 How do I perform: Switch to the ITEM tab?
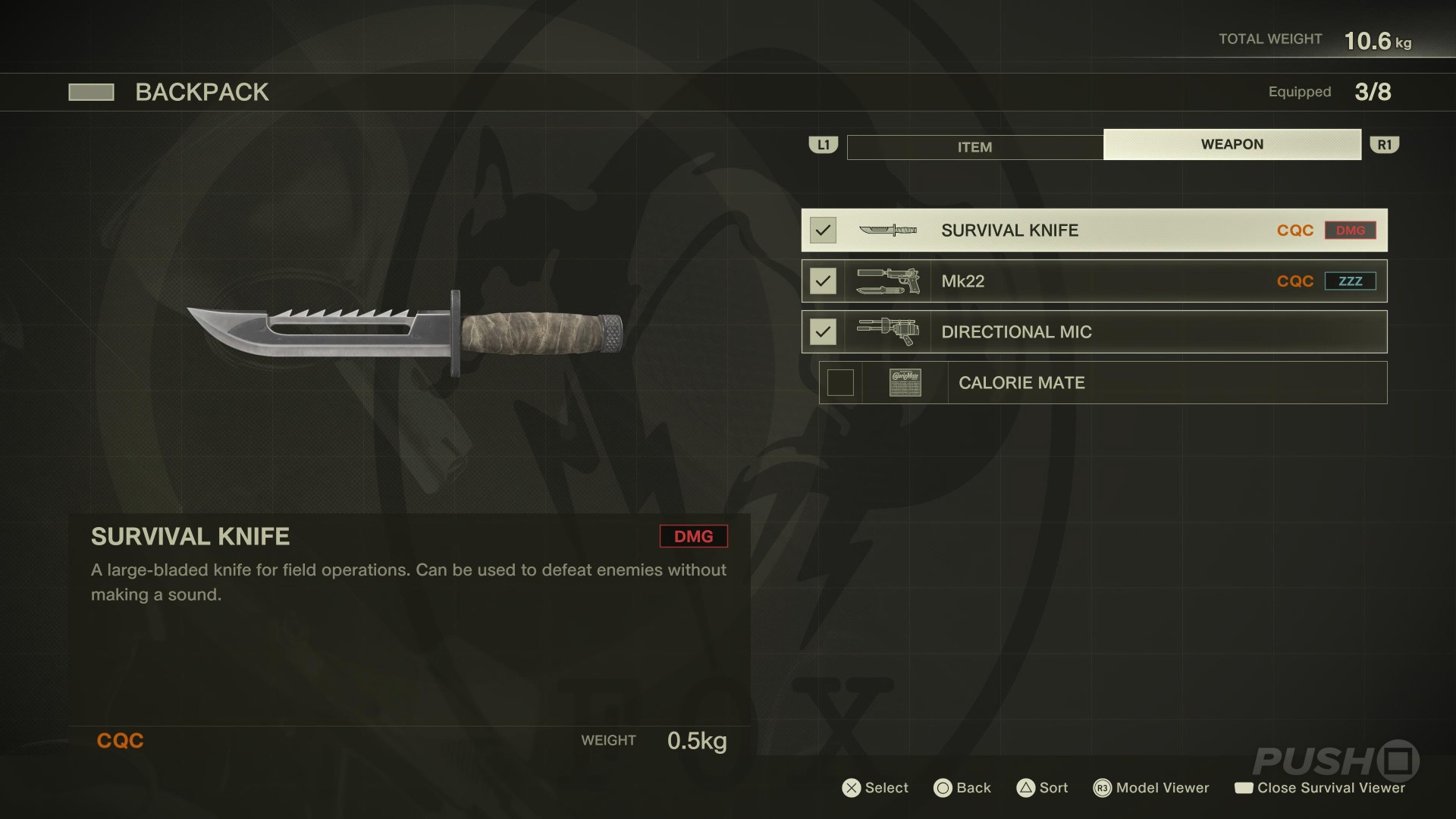click(974, 147)
